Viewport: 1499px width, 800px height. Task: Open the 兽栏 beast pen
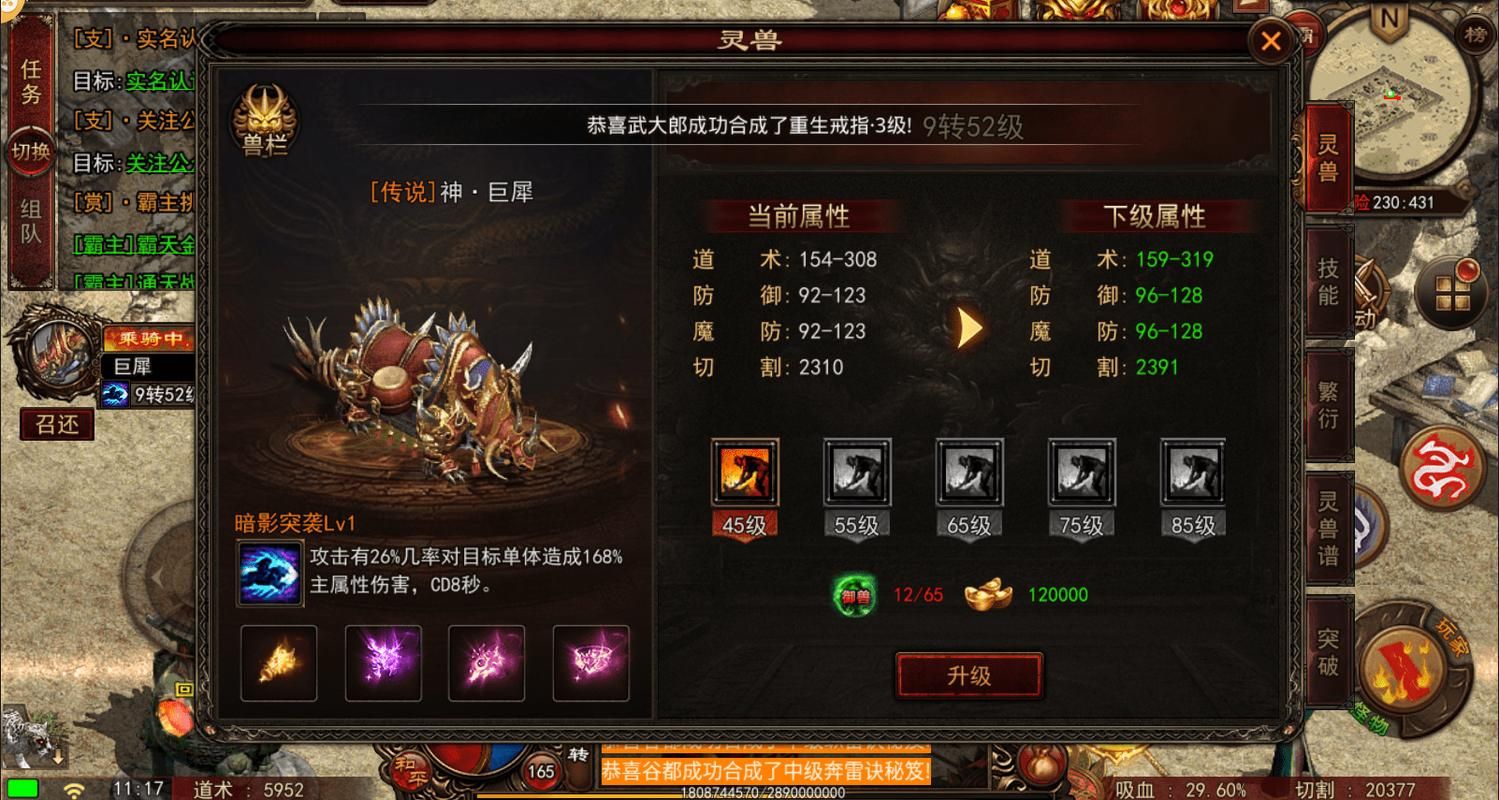coord(264,121)
